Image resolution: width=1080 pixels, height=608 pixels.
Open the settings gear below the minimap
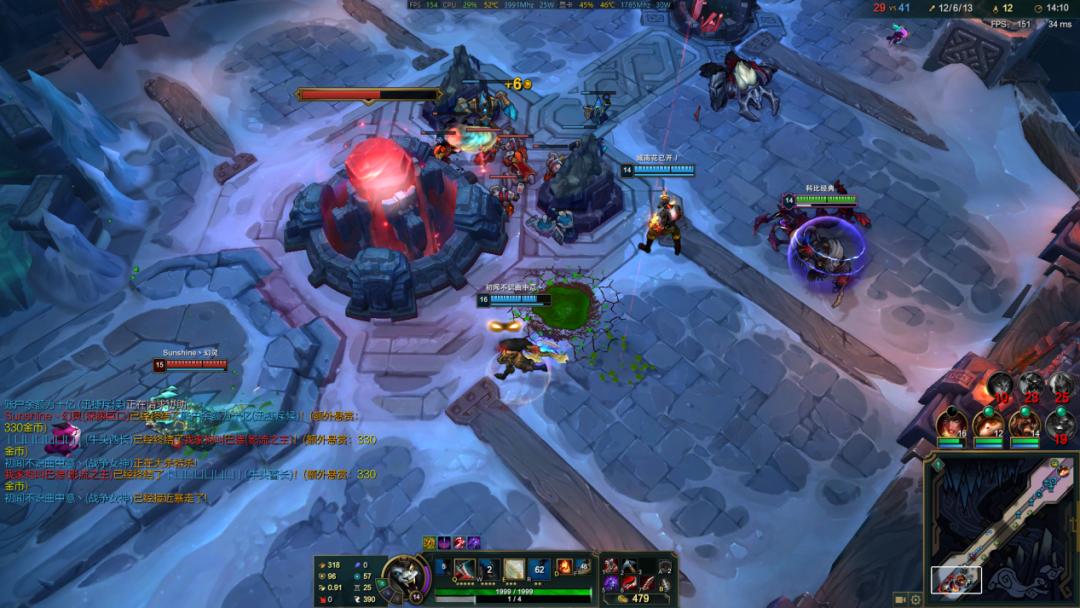pos(916,600)
